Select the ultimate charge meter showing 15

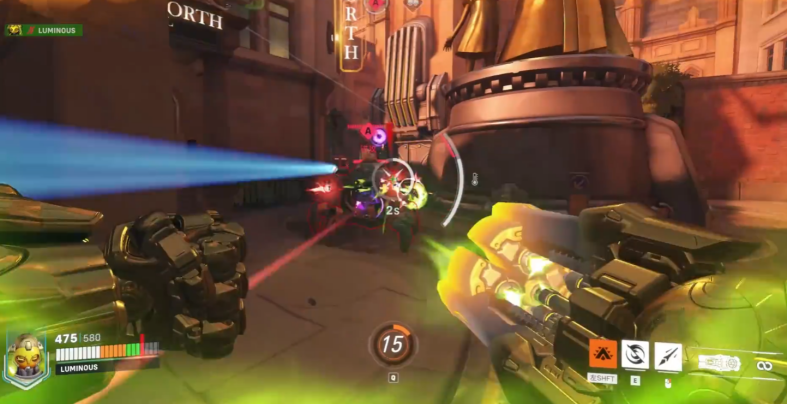click(391, 344)
